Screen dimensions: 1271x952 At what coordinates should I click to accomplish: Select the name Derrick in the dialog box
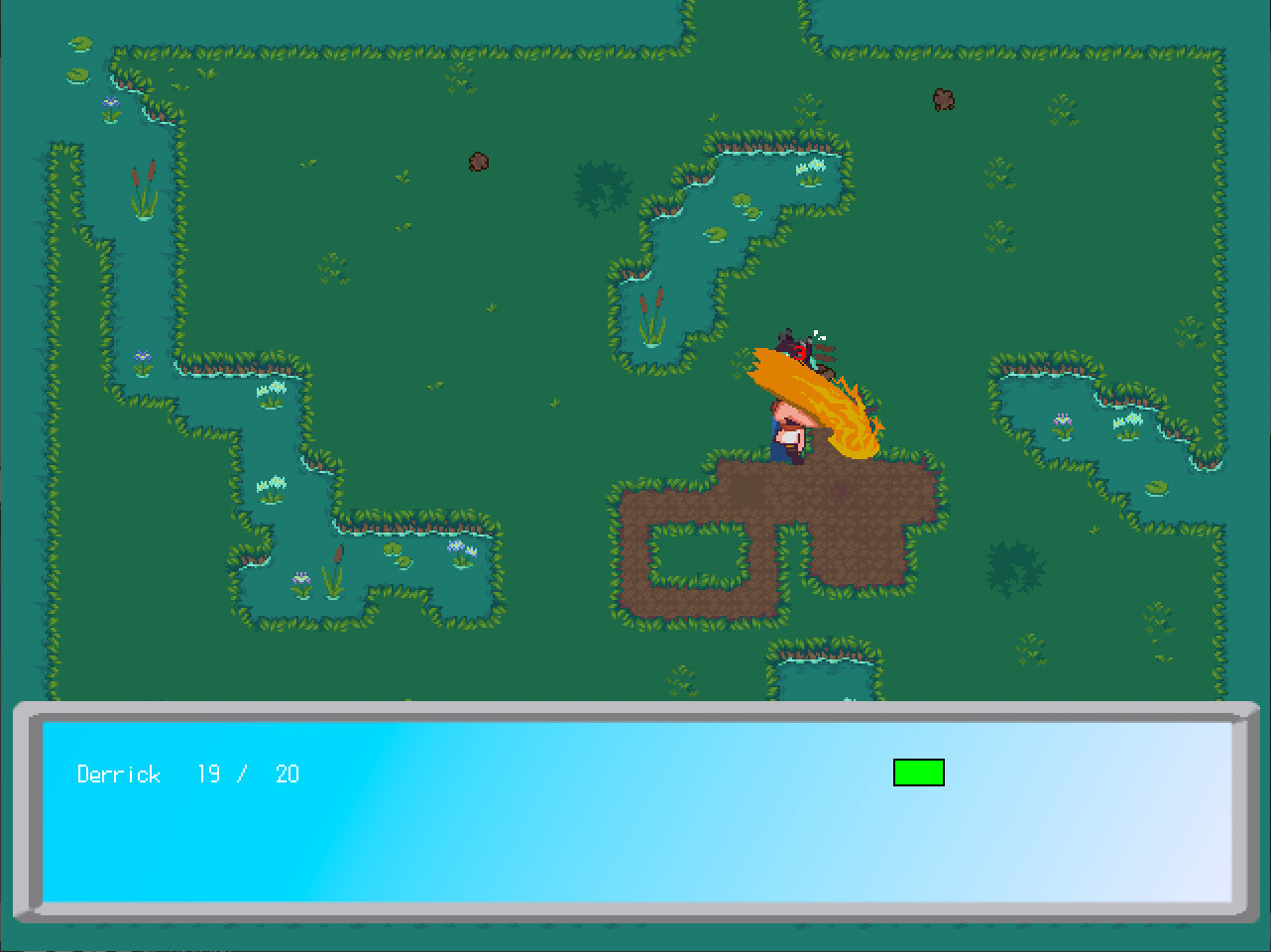click(119, 774)
